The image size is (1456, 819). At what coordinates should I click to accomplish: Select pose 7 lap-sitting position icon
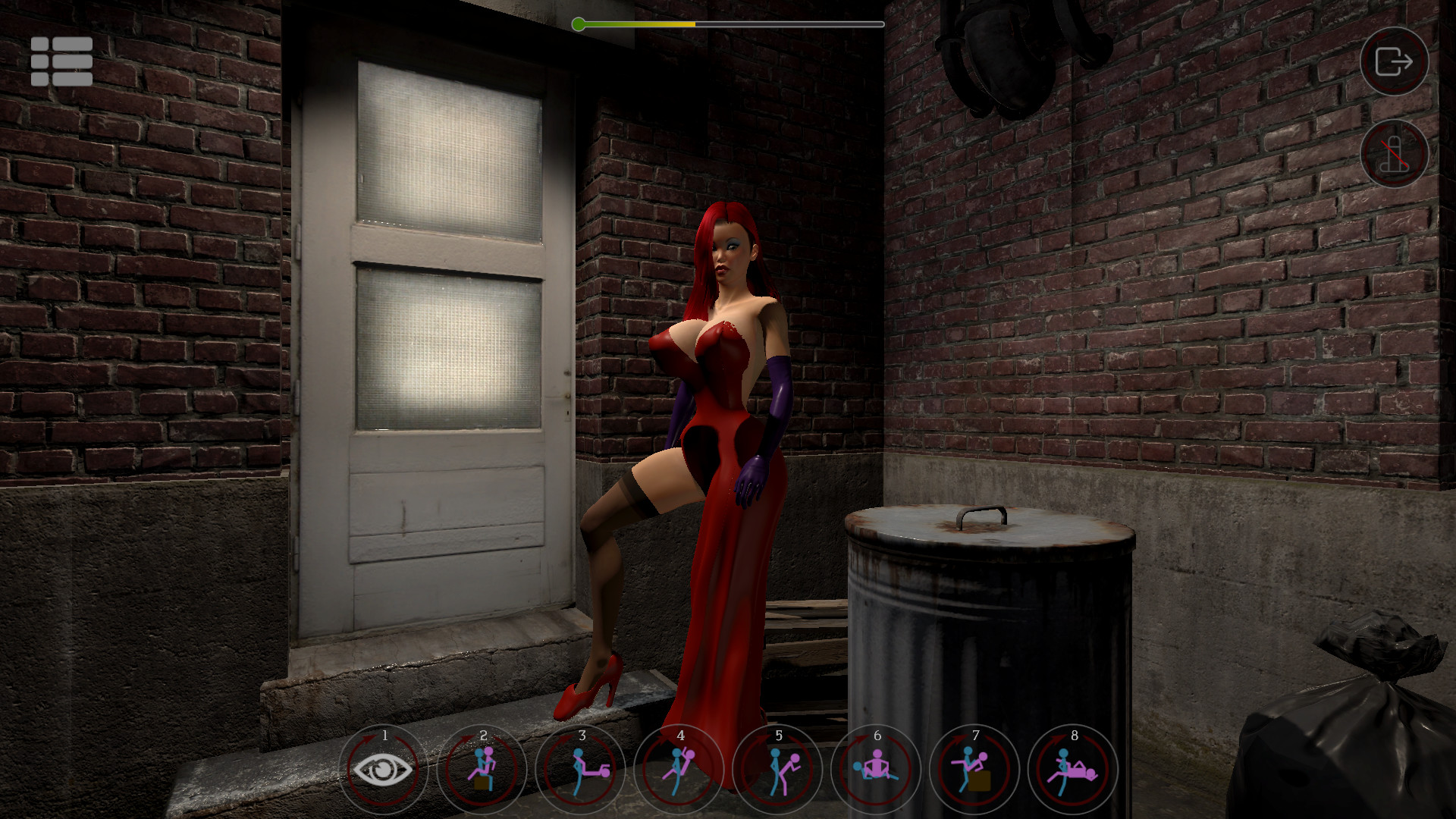976,770
